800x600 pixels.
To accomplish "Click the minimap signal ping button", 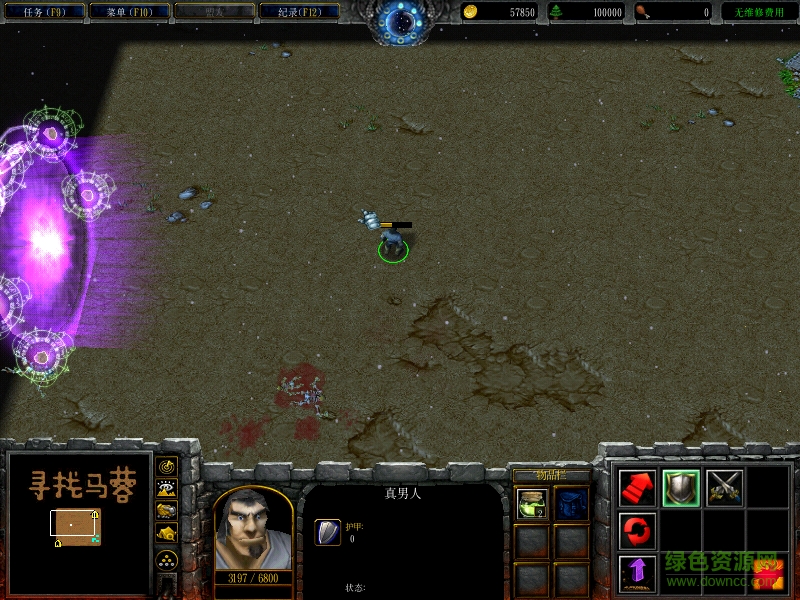I will coord(167,466).
